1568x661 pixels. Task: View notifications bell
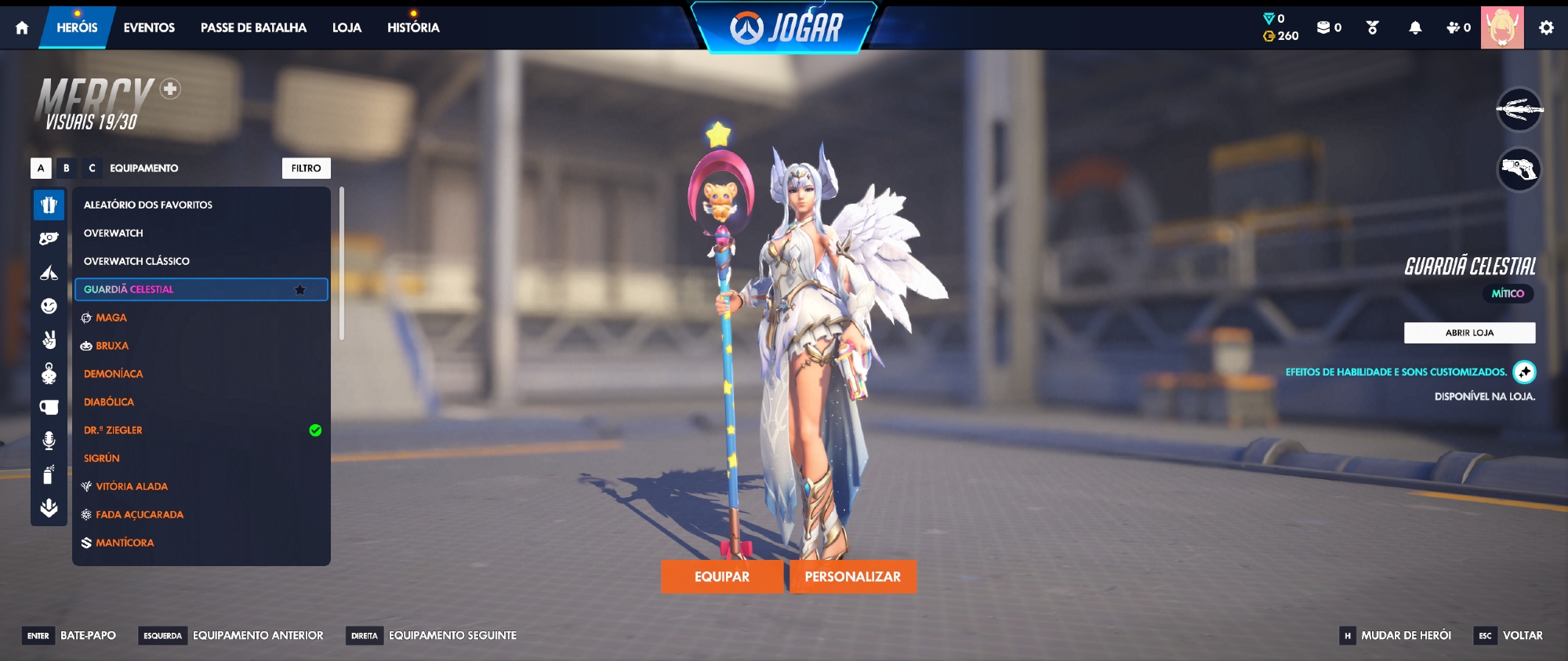[x=1415, y=27]
